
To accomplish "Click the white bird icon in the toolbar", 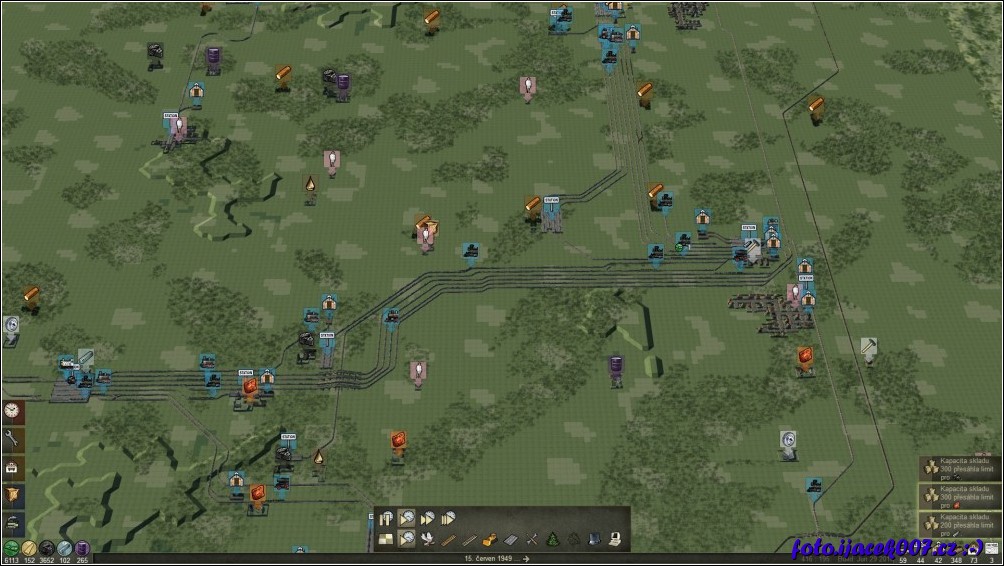I will tap(428, 539).
